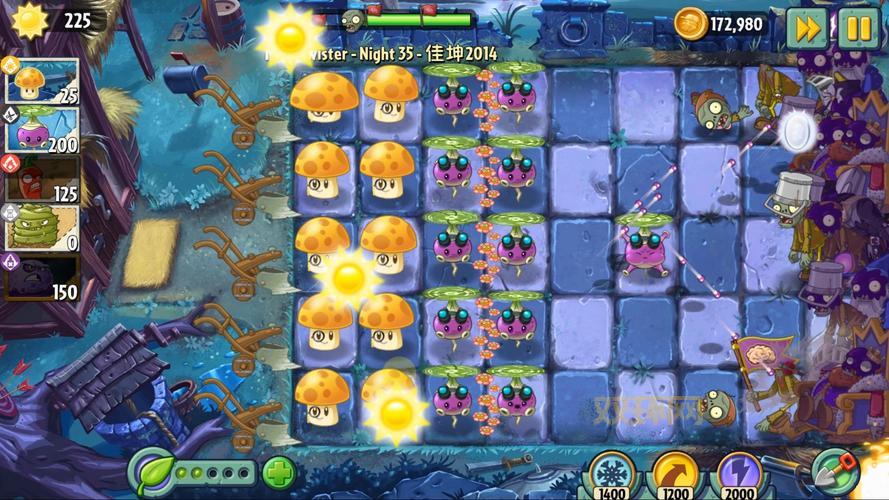The width and height of the screenshot is (889, 500).
Task: Pick the red pepper seed packet costing 125
Action: 42,178
